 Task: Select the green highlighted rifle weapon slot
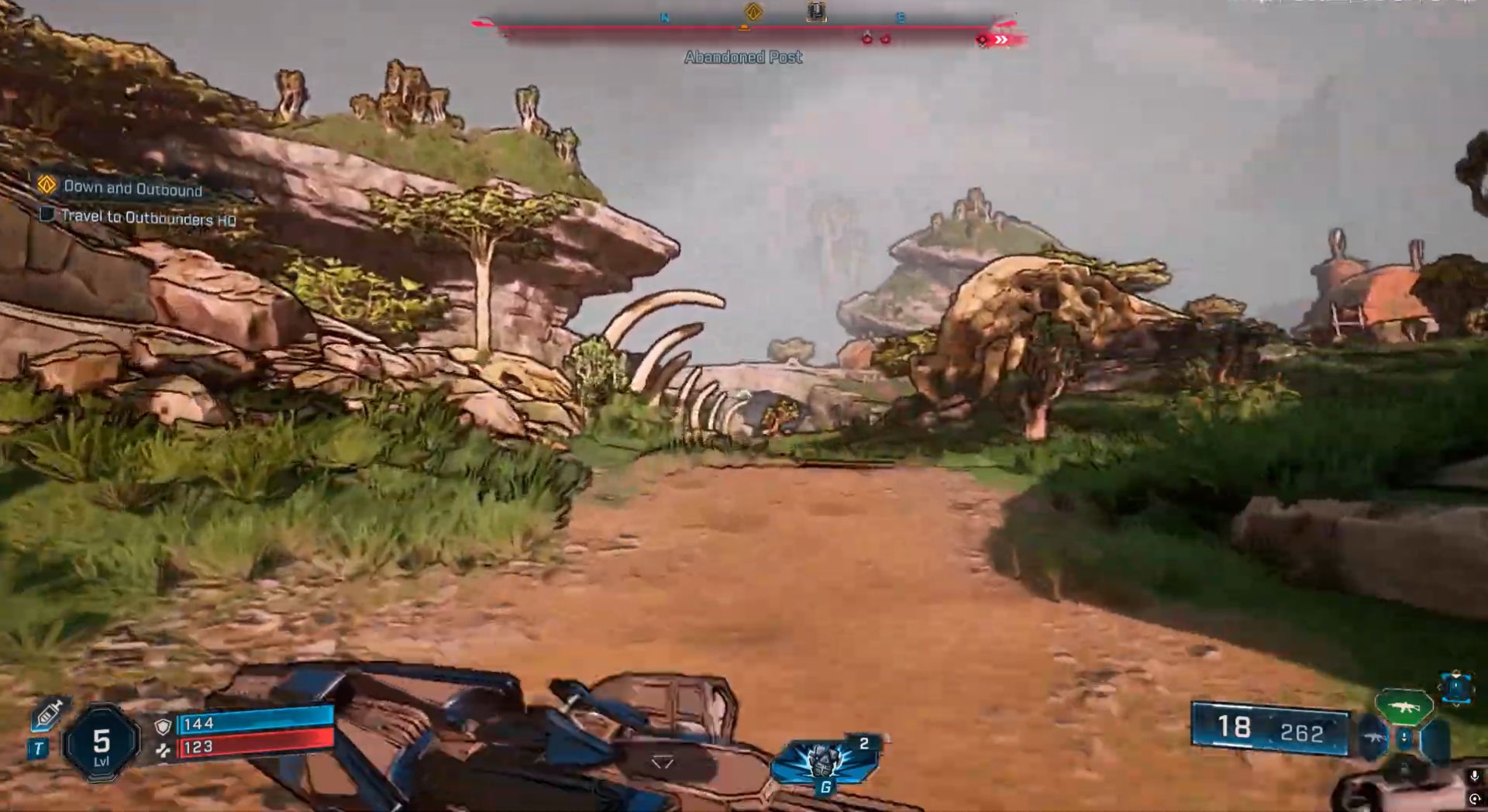(x=1404, y=707)
